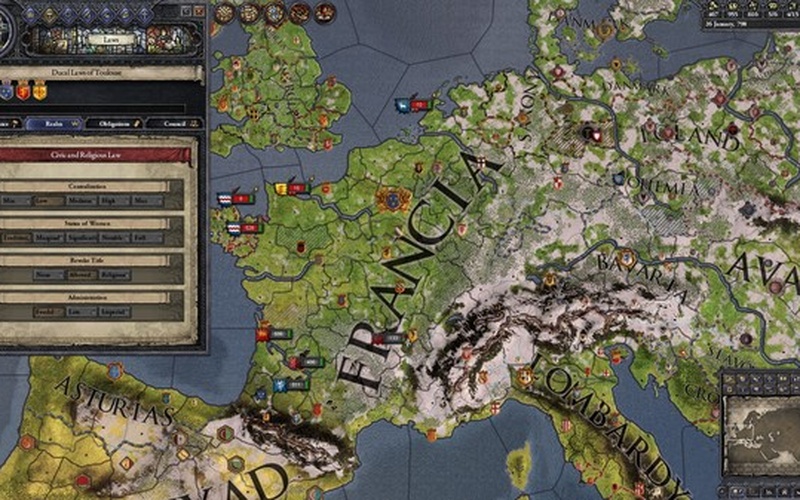Choose Religious for Revoke Title law
This screenshot has width=800, height=500.
tap(114, 274)
